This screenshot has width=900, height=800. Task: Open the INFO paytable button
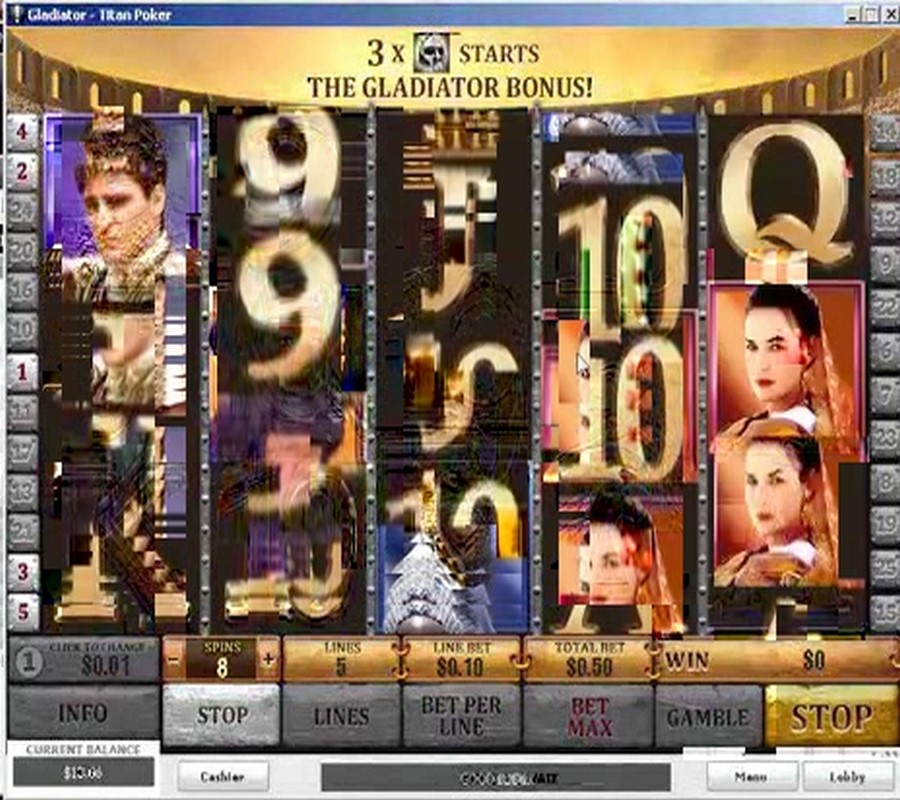(83, 715)
